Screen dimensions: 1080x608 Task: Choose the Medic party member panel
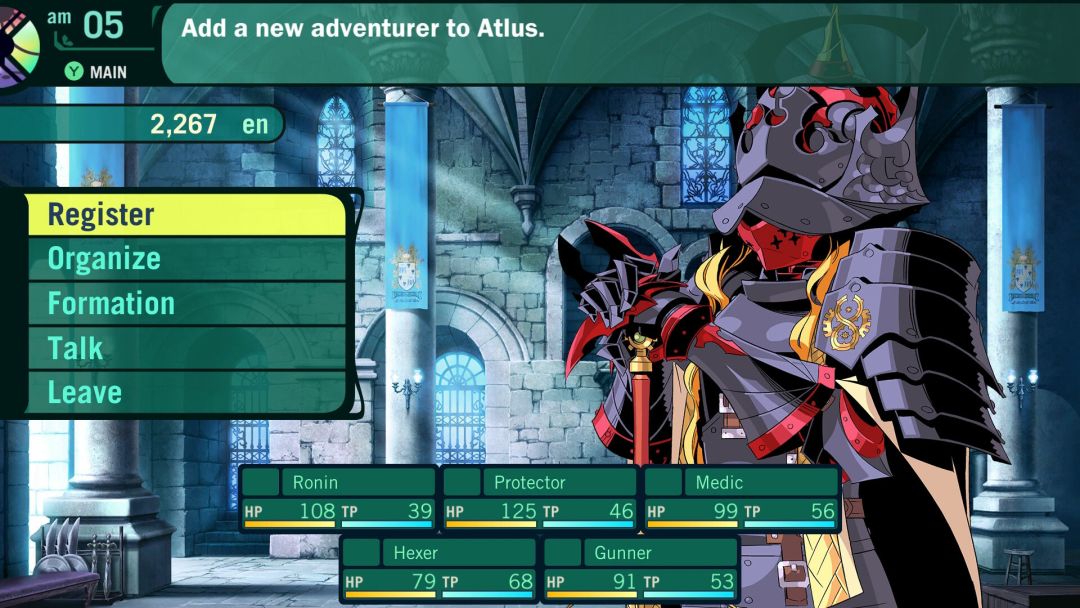click(741, 498)
